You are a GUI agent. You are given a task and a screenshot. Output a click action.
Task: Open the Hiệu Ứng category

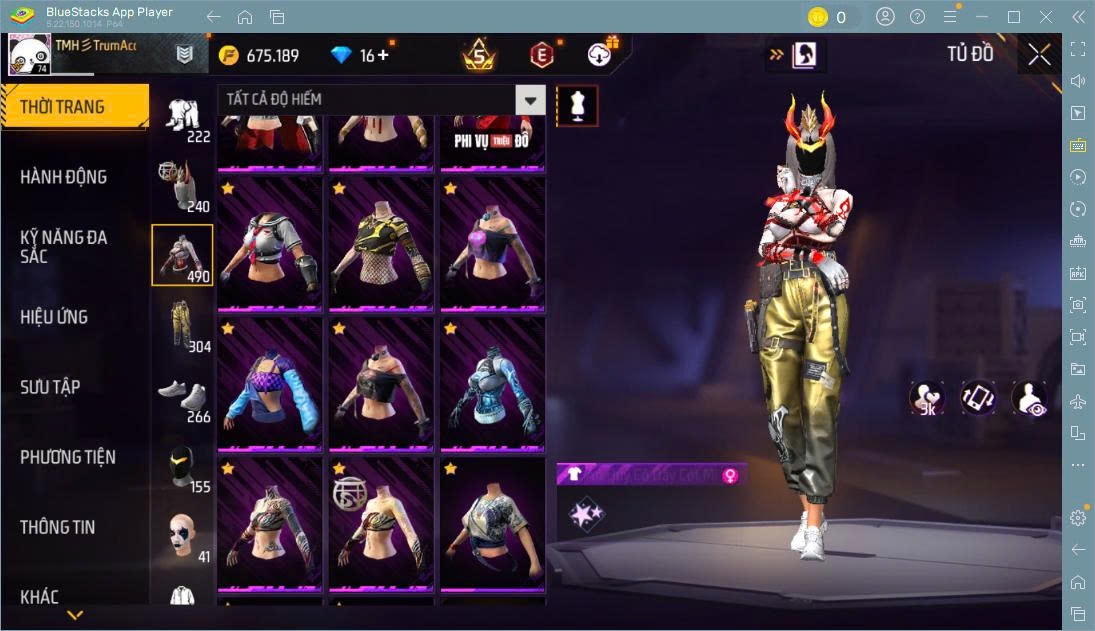[54, 317]
